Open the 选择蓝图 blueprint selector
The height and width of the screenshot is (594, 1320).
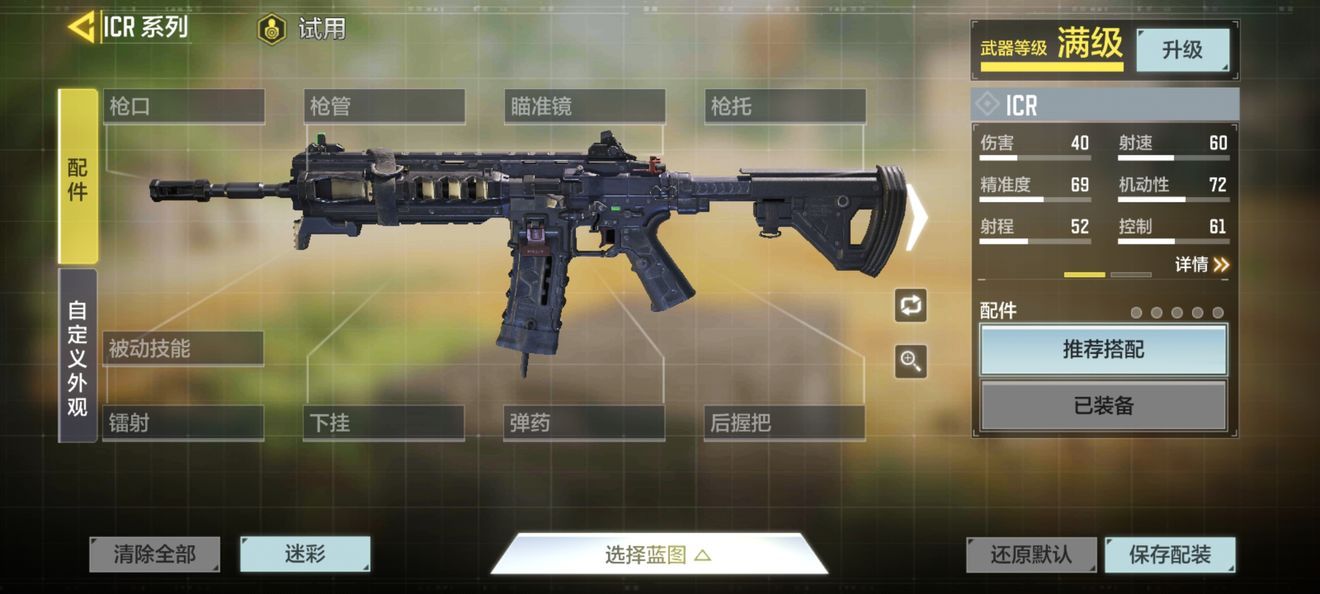658,555
